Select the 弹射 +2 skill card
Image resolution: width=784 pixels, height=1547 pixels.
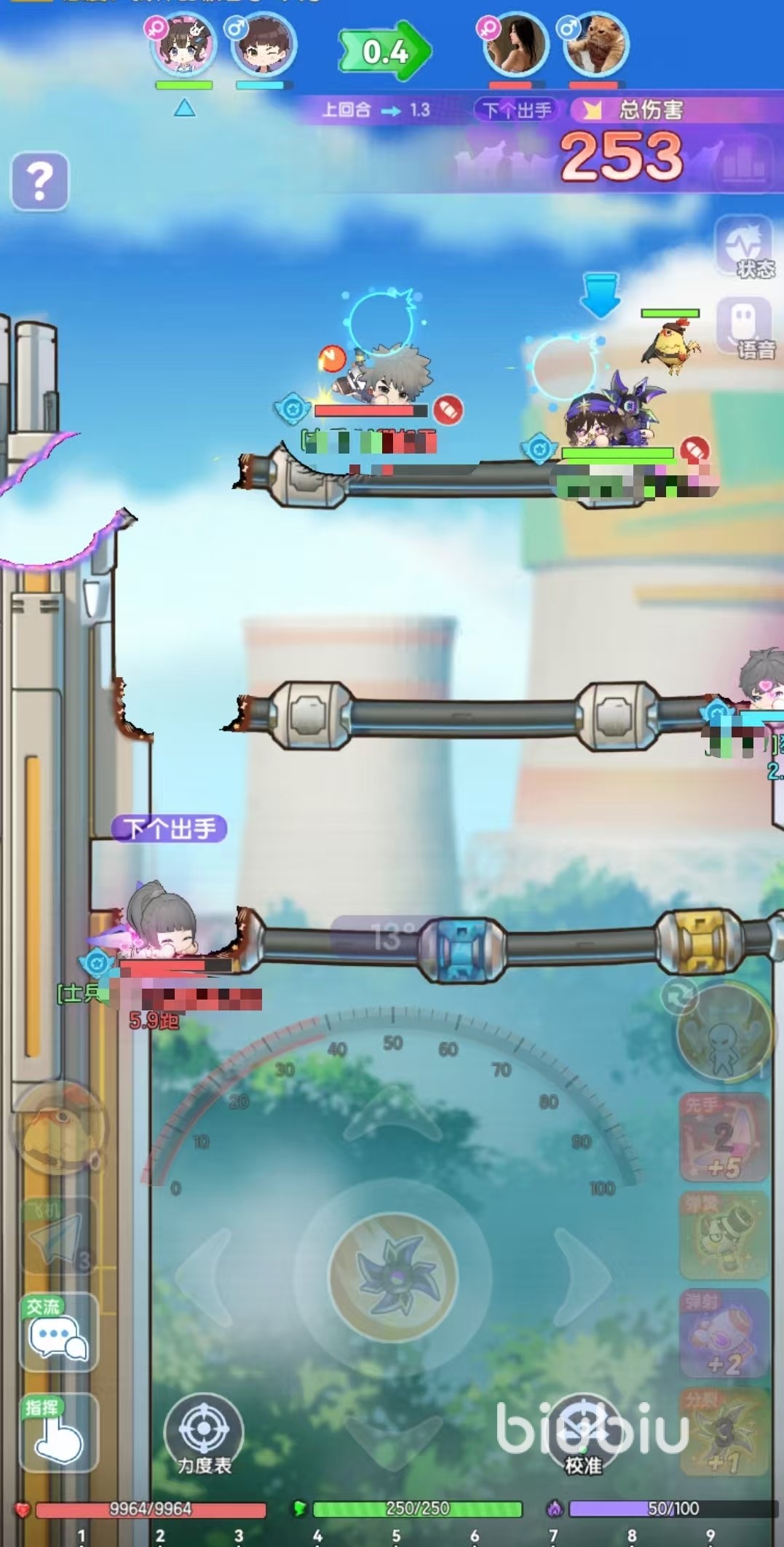tap(724, 1333)
